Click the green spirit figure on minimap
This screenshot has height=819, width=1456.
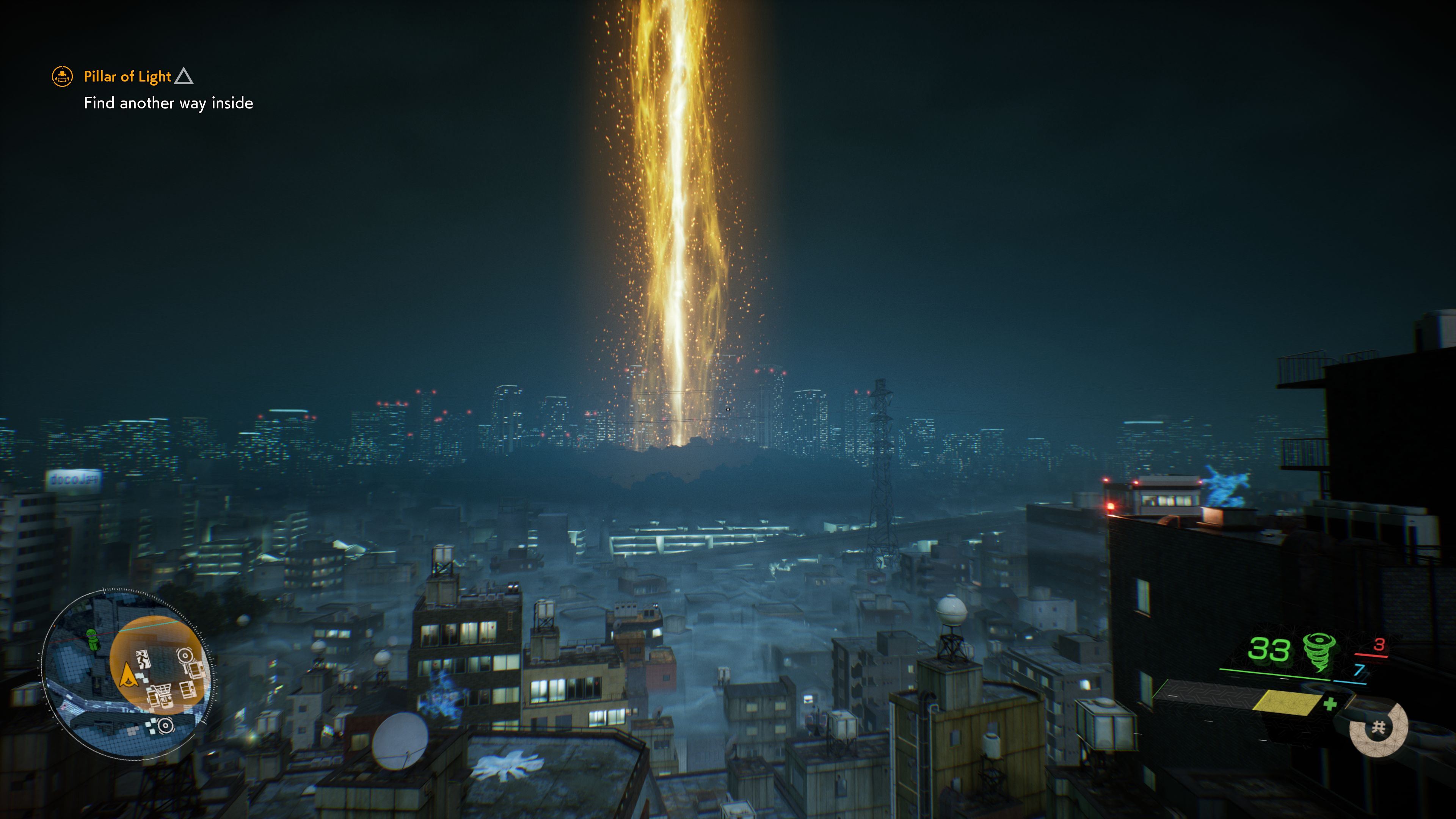(92, 639)
